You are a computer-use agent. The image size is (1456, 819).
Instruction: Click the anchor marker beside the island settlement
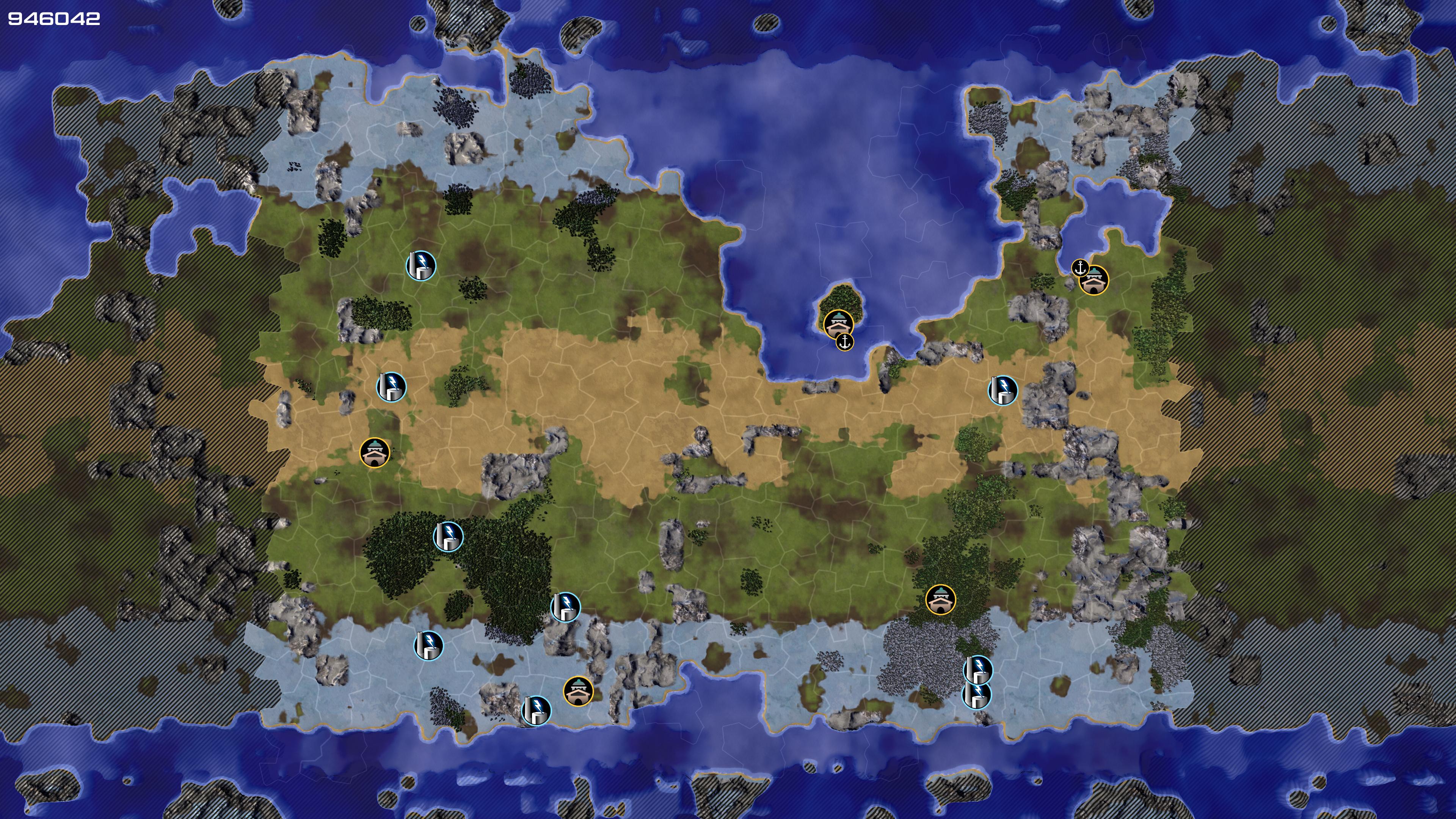pyautogui.click(x=844, y=341)
